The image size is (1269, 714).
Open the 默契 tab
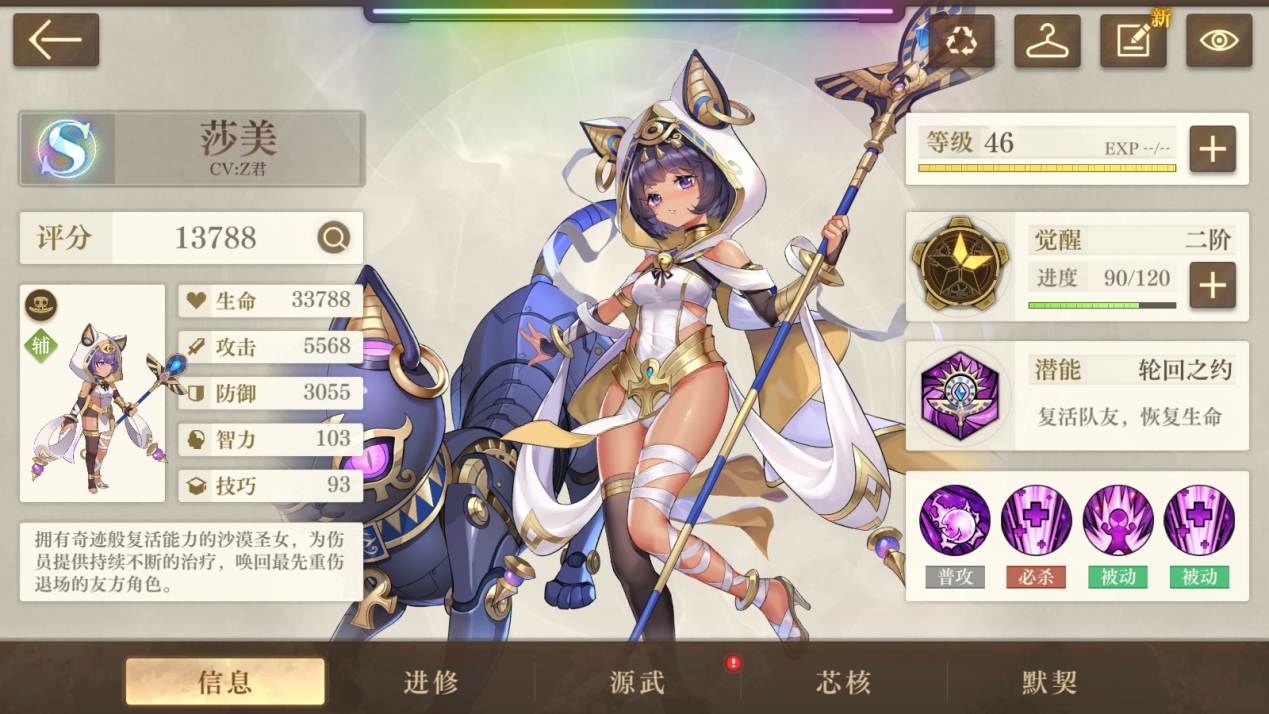pos(1050,682)
